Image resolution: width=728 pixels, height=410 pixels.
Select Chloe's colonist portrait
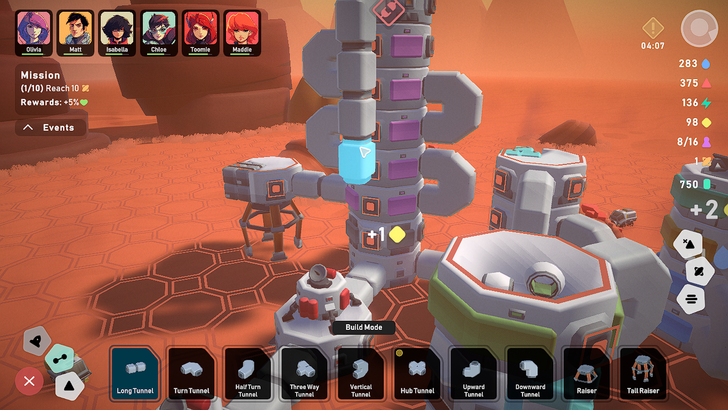click(158, 32)
